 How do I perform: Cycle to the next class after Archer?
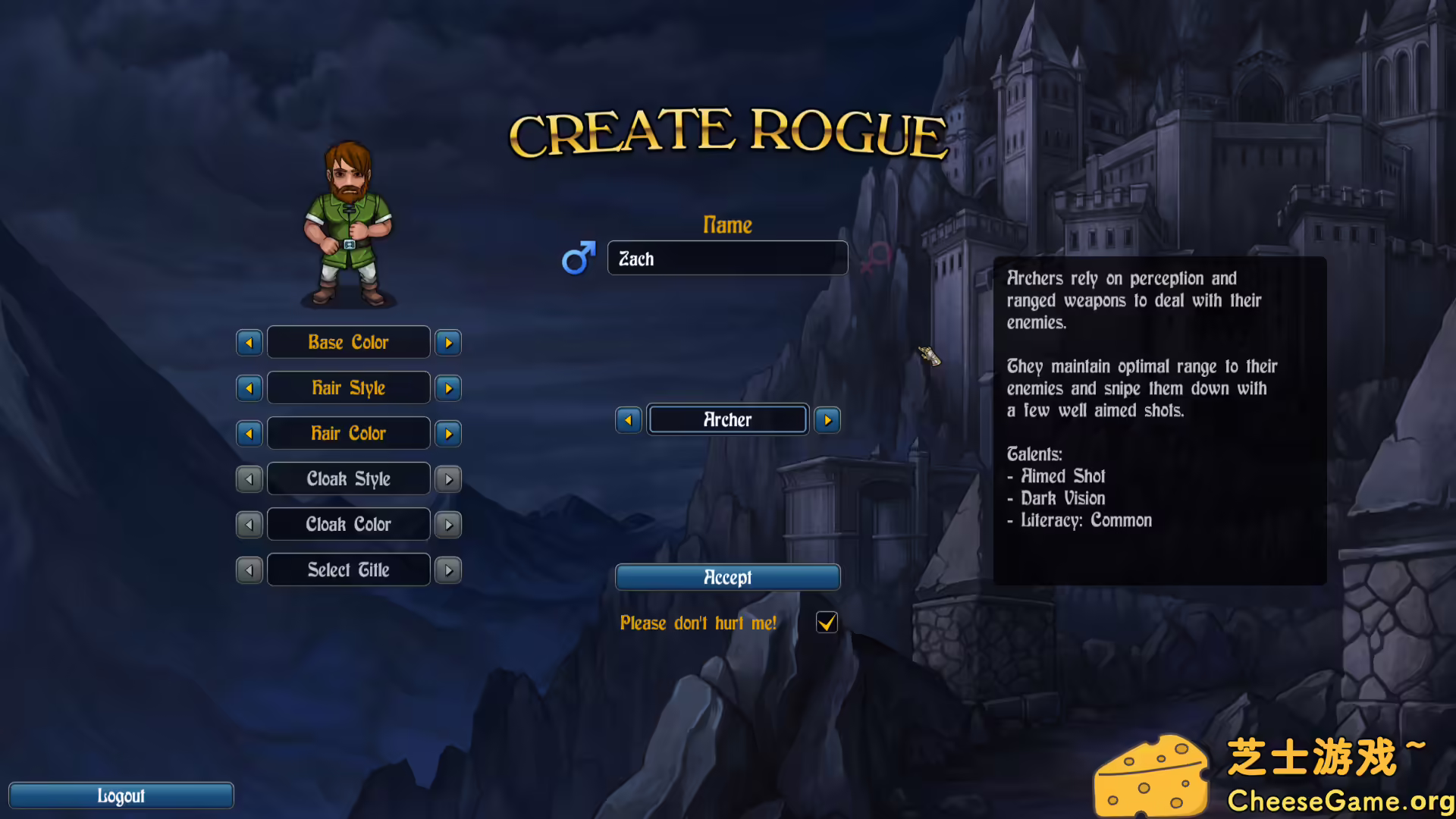tap(827, 419)
